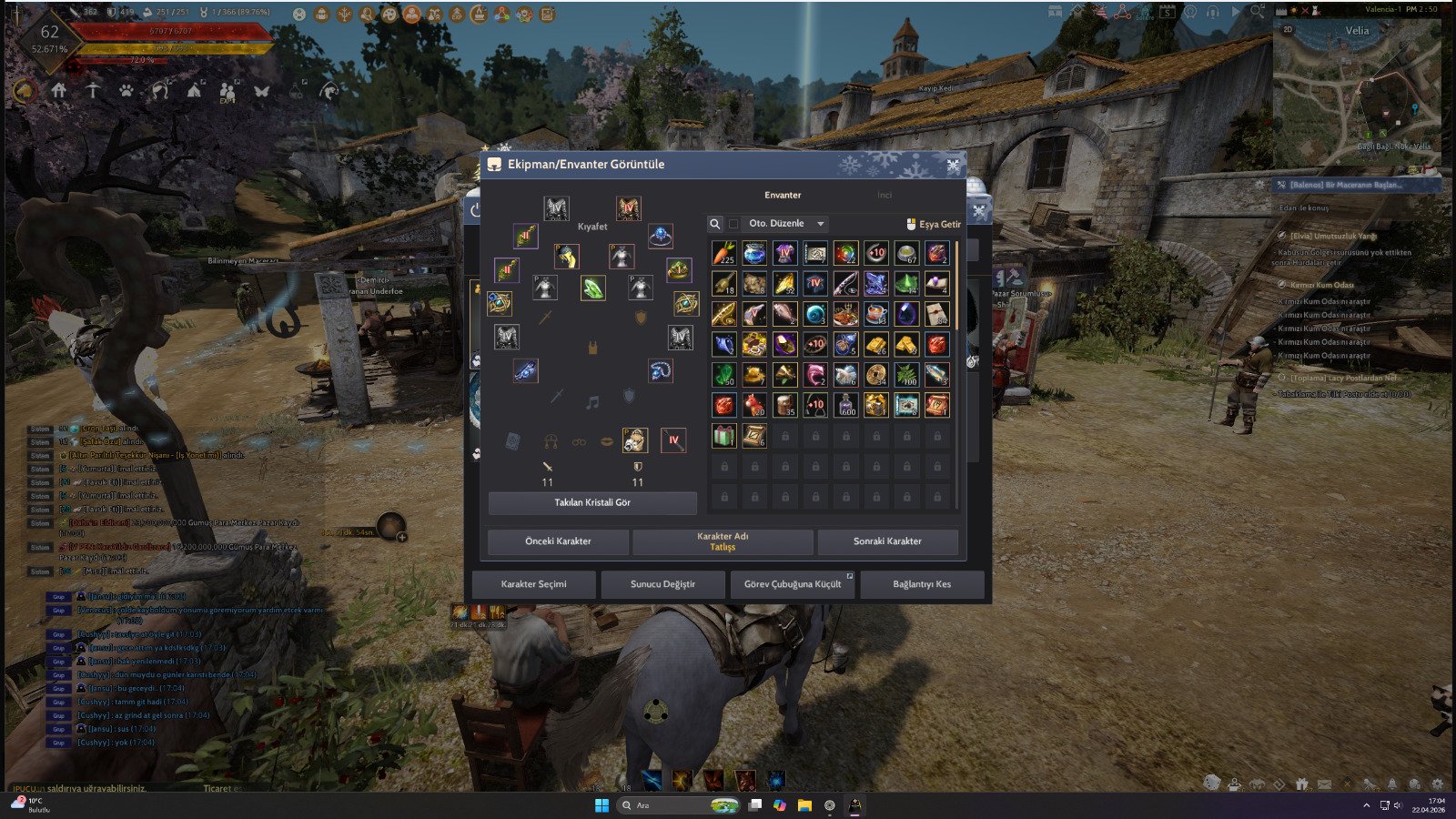
Task: Select the carrot stack in inventory
Action: (723, 253)
